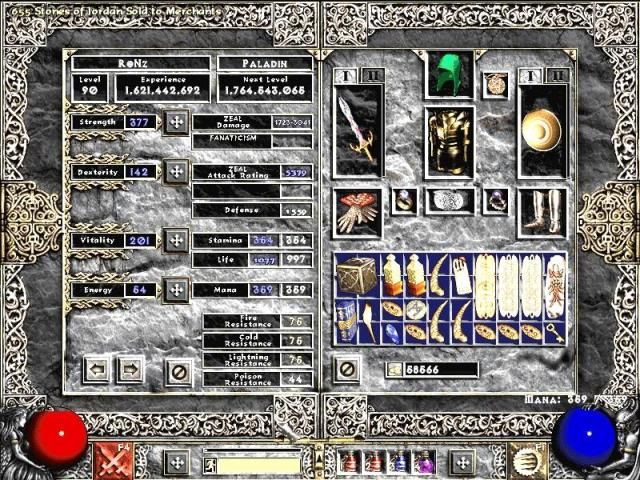Screen dimensions: 640x480
Task: Close the inventory panel
Action: [347, 369]
